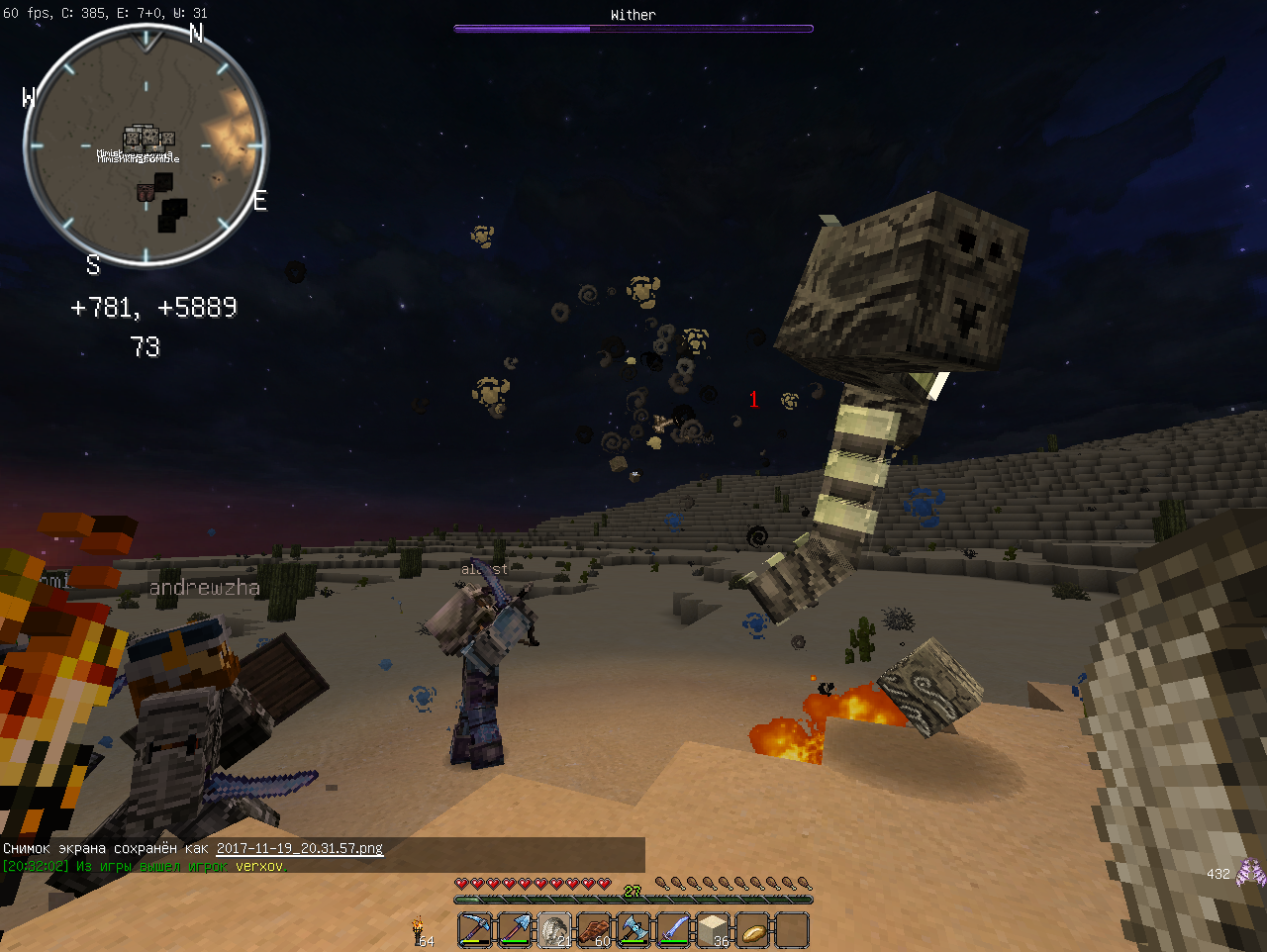Select the bread hotbar slot
This screenshot has width=1267, height=952.
(752, 930)
